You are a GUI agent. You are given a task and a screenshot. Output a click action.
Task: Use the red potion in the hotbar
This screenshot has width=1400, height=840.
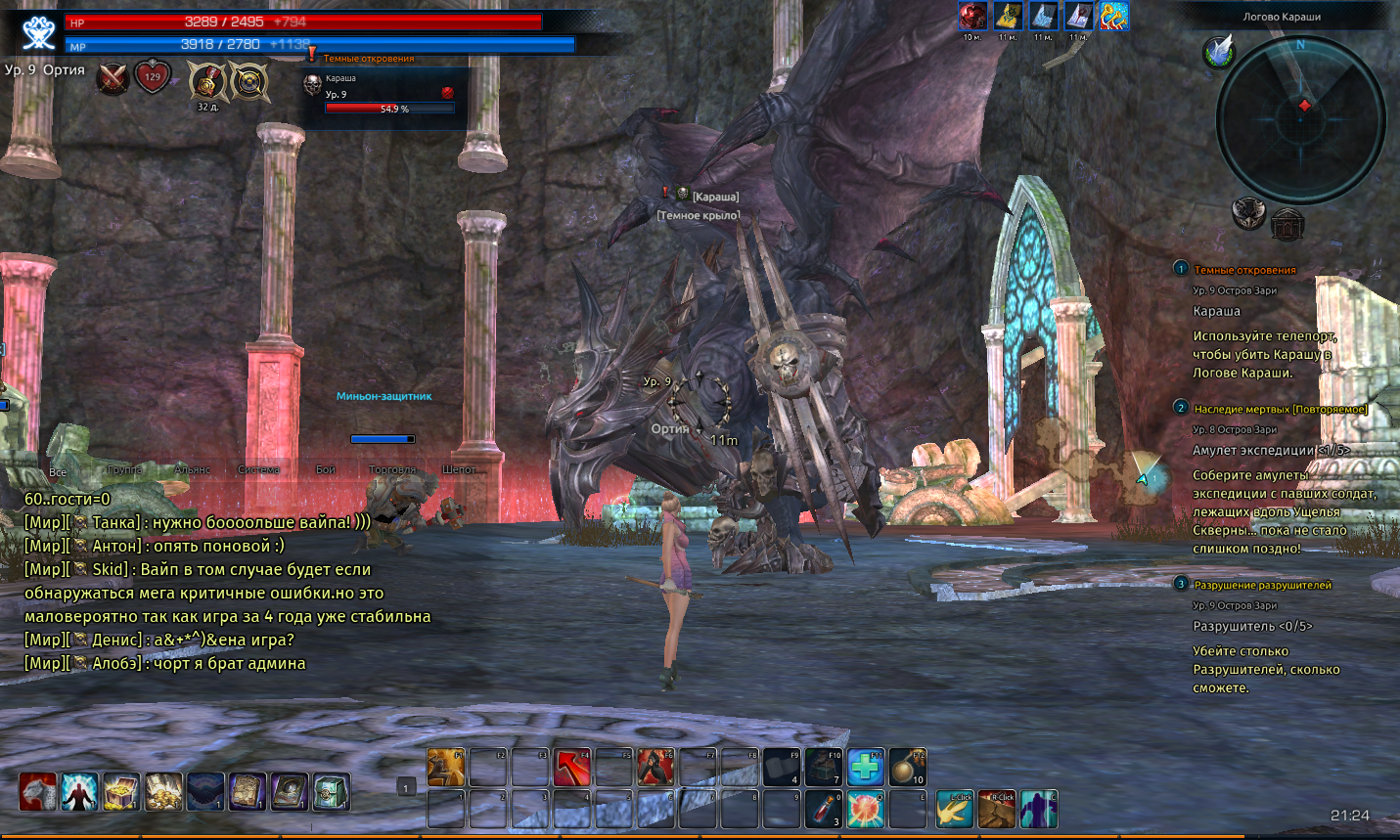824,810
